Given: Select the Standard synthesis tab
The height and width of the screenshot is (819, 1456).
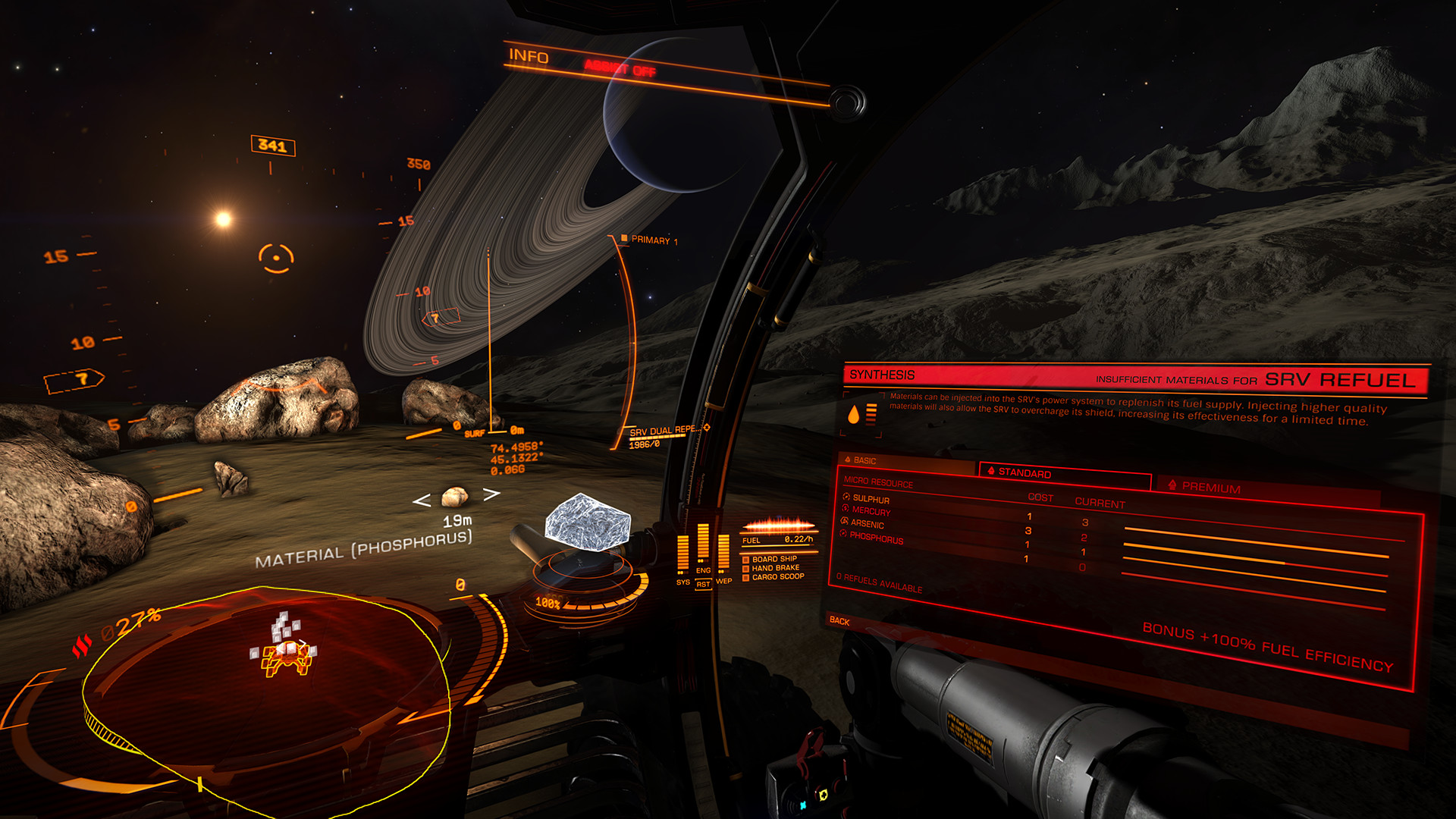Looking at the screenshot, I should [x=1024, y=472].
